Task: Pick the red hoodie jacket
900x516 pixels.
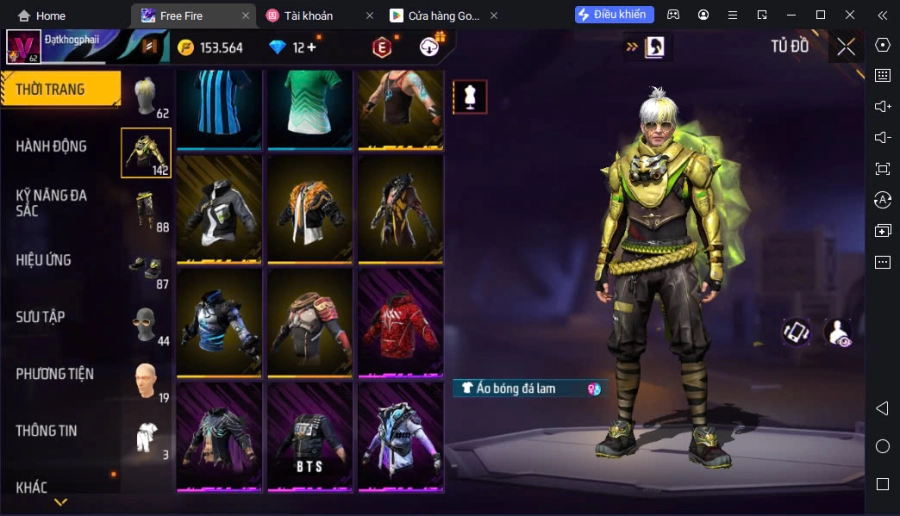Action: pos(400,322)
